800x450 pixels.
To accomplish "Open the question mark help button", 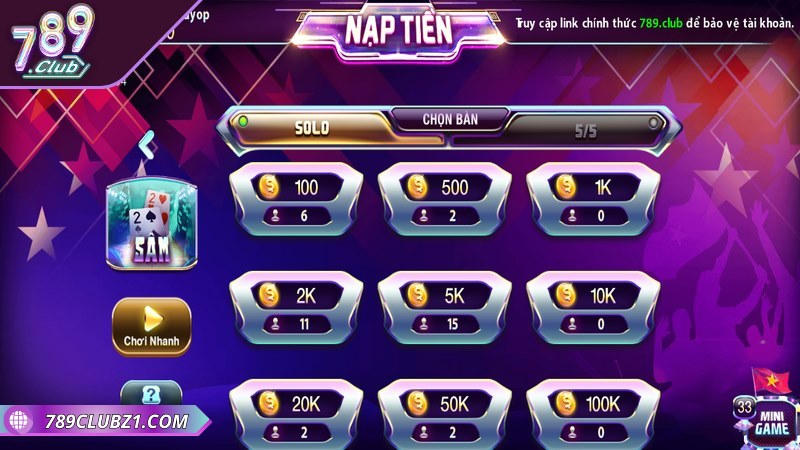I will coord(150,394).
